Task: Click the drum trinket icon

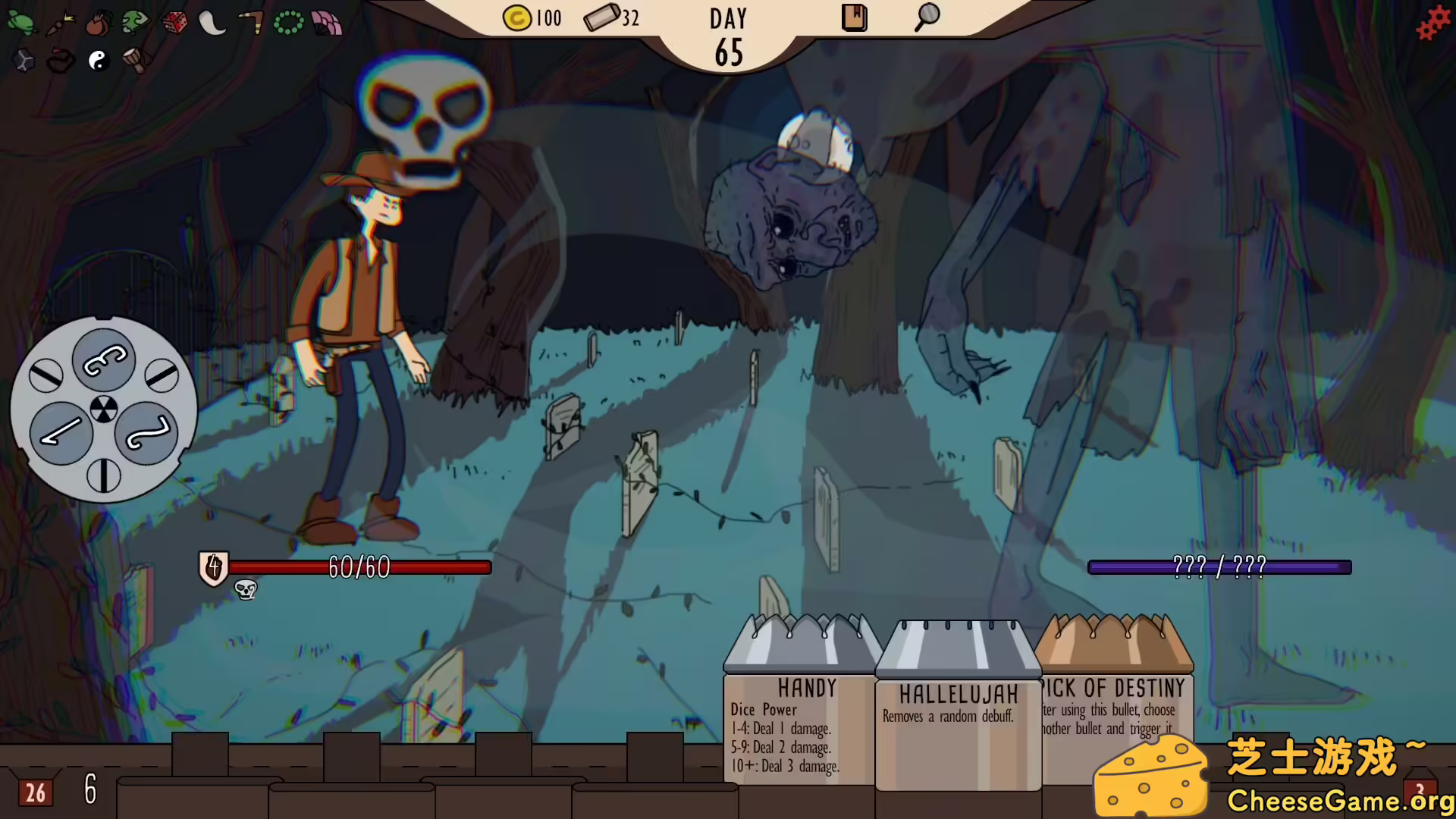Action: click(136, 61)
